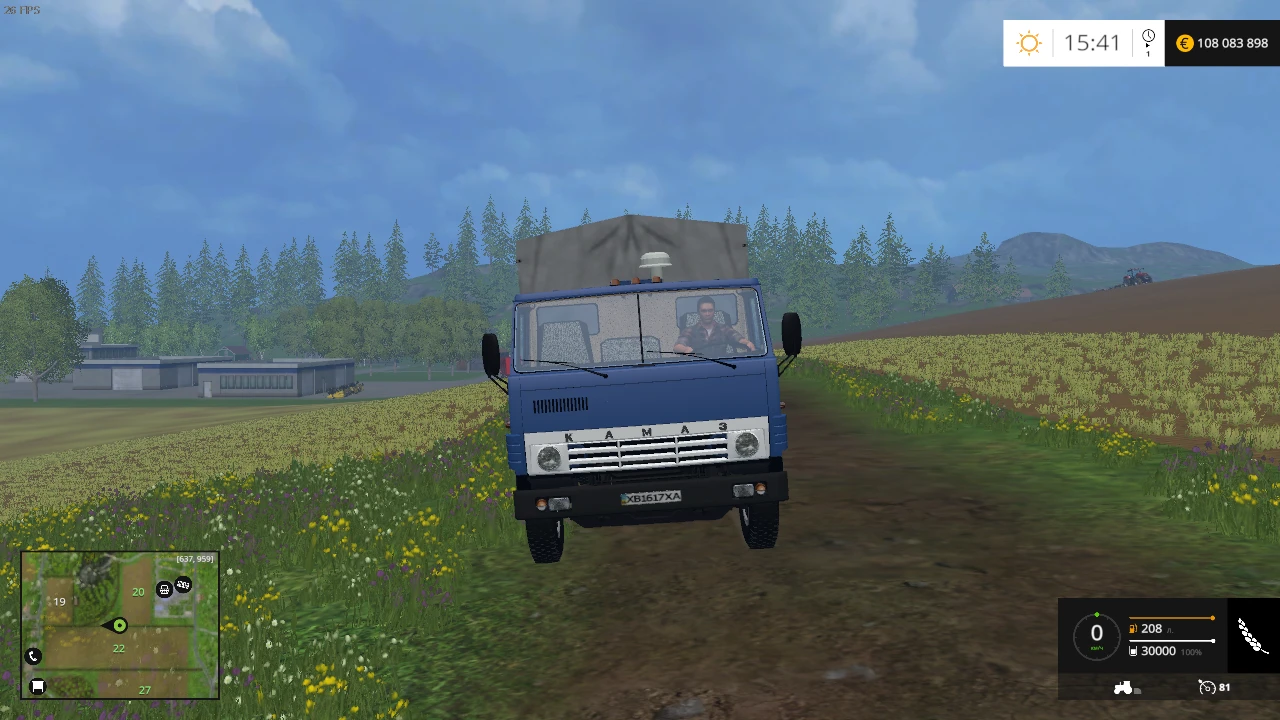
Task: Click the 26 FPS counter
Action: 23,8
